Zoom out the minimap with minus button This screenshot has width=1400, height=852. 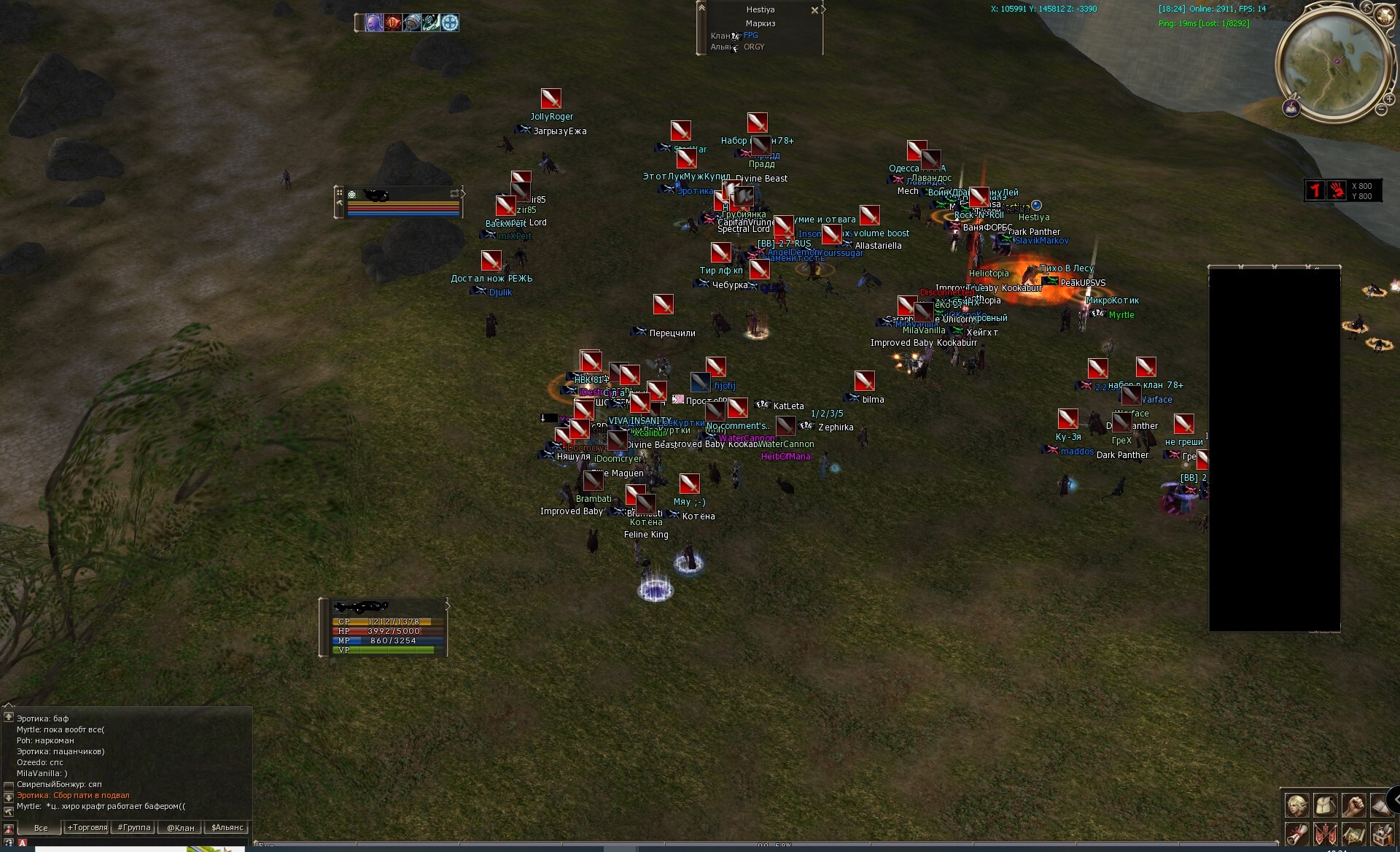click(1381, 110)
